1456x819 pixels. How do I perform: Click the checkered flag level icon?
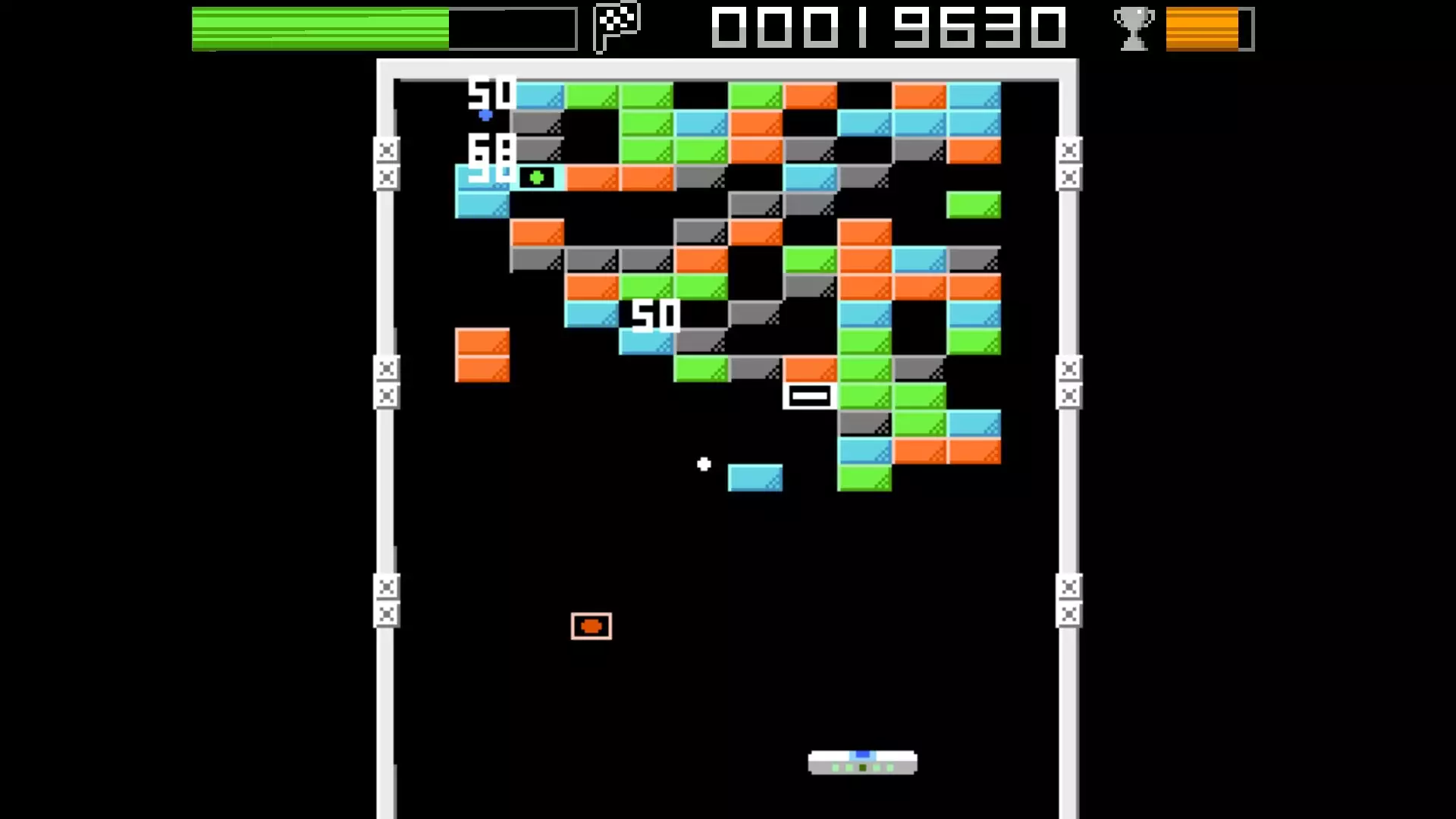616,29
